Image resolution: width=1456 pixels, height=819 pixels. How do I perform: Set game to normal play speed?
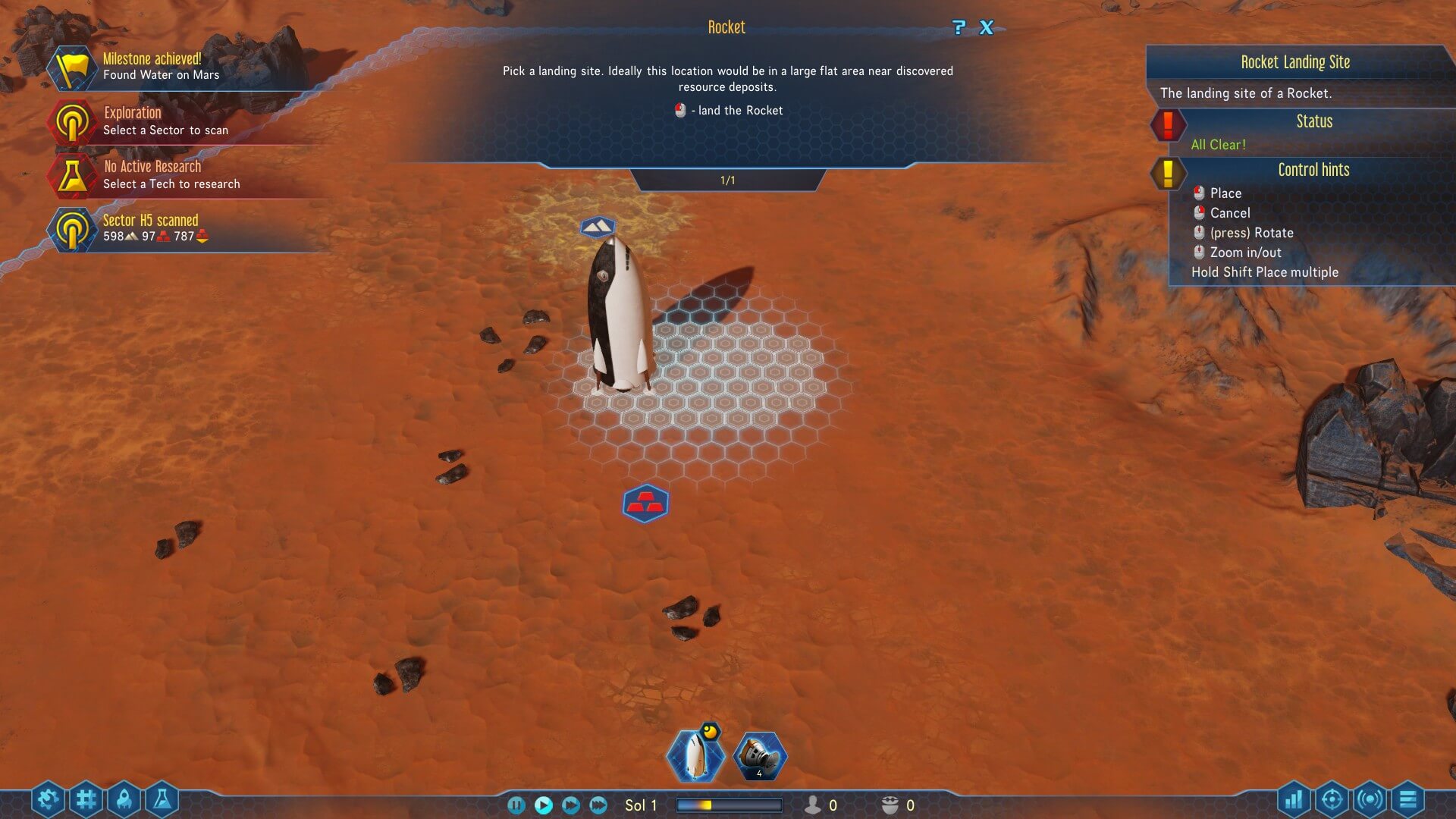click(x=544, y=805)
